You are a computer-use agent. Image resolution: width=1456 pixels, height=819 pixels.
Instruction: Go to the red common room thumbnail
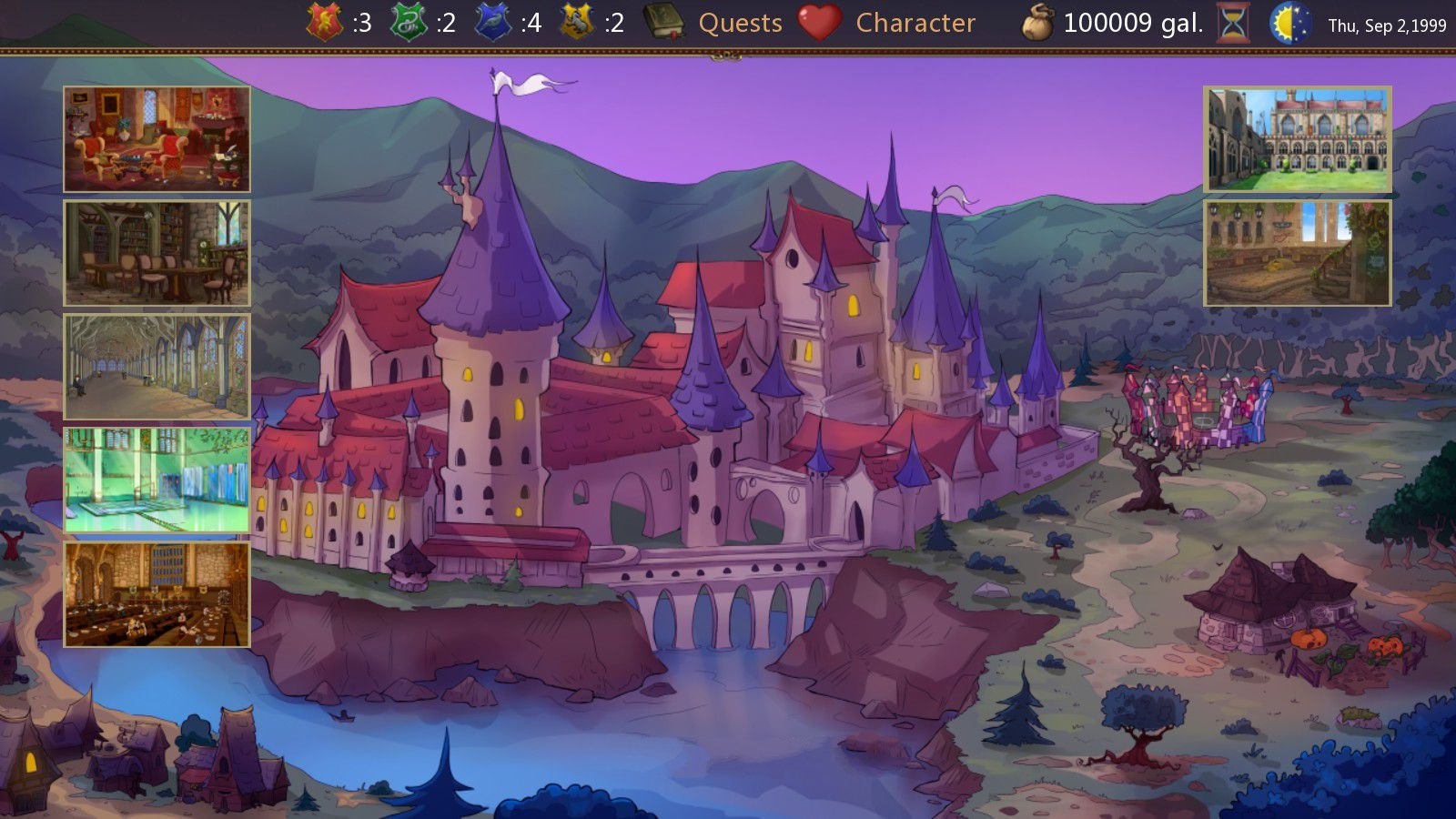(x=157, y=139)
